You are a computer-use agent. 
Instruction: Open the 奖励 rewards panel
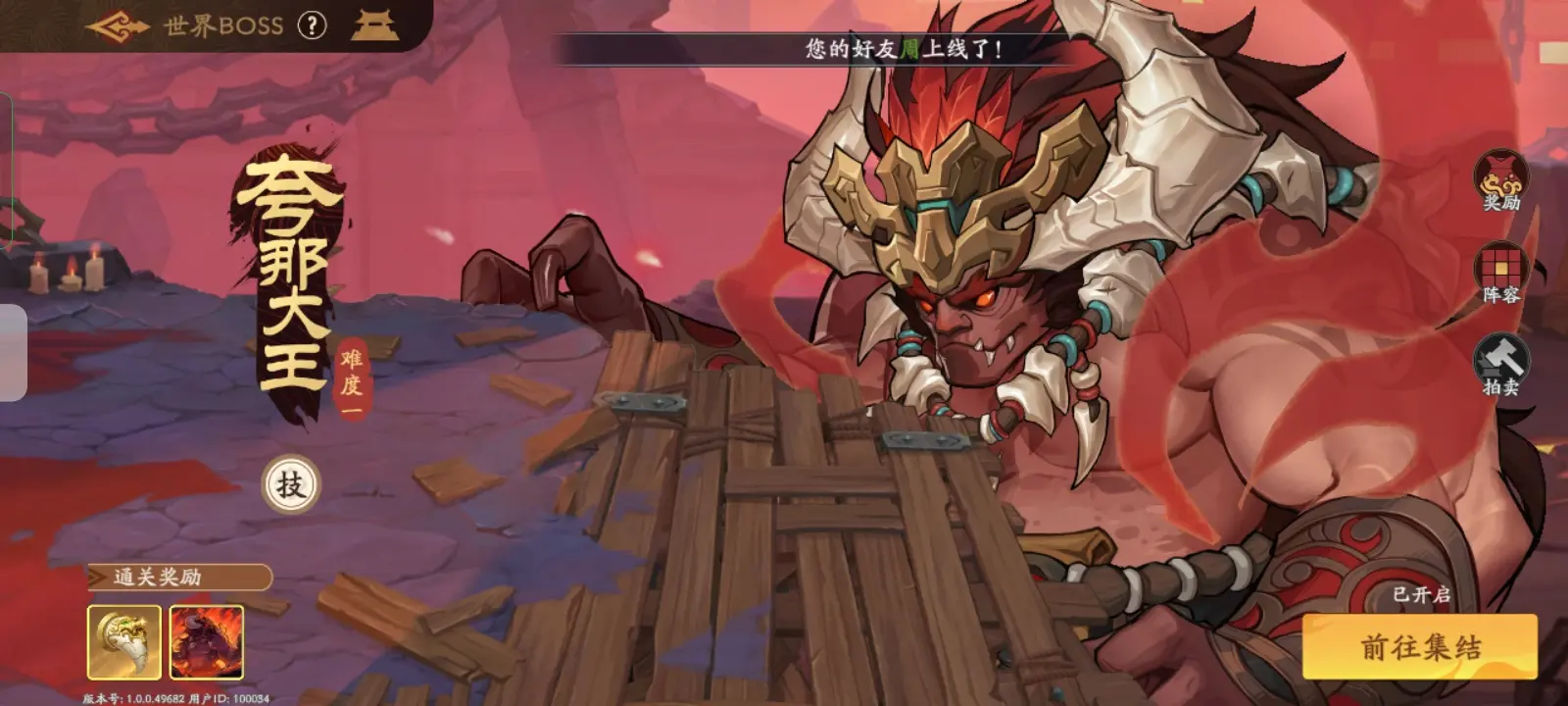1500,181
